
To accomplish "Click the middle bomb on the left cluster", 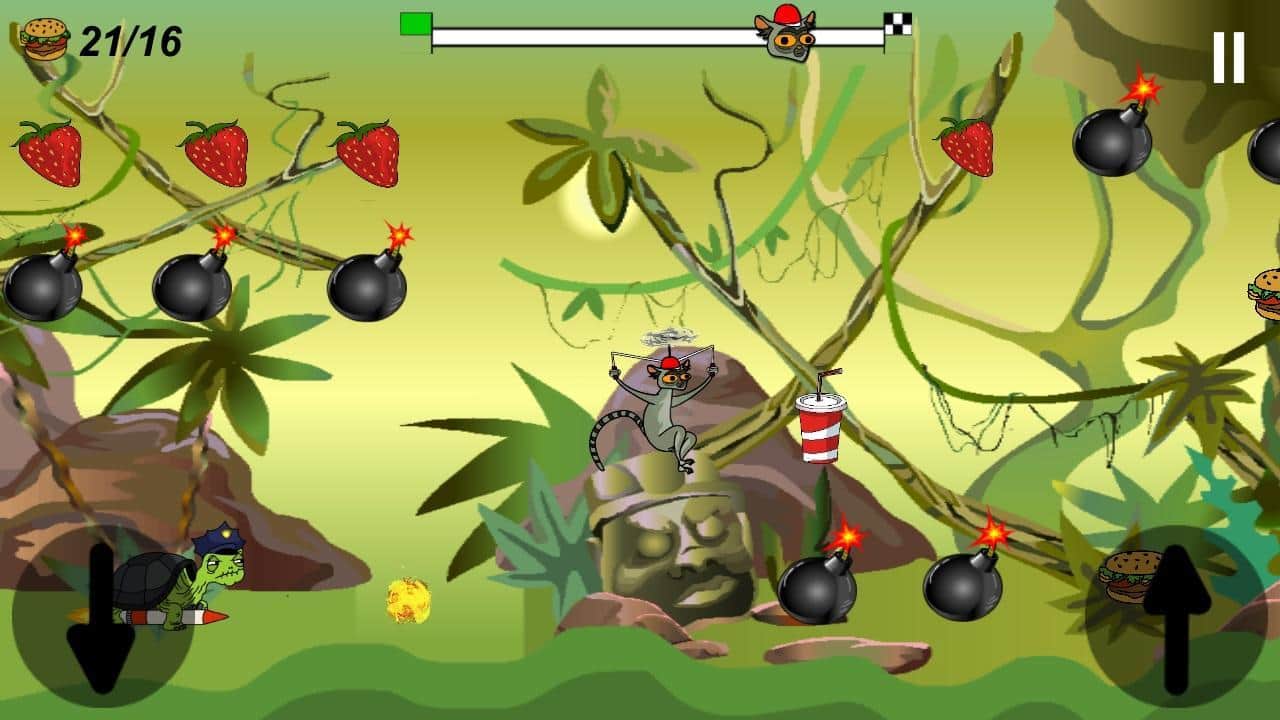I will tap(192, 288).
